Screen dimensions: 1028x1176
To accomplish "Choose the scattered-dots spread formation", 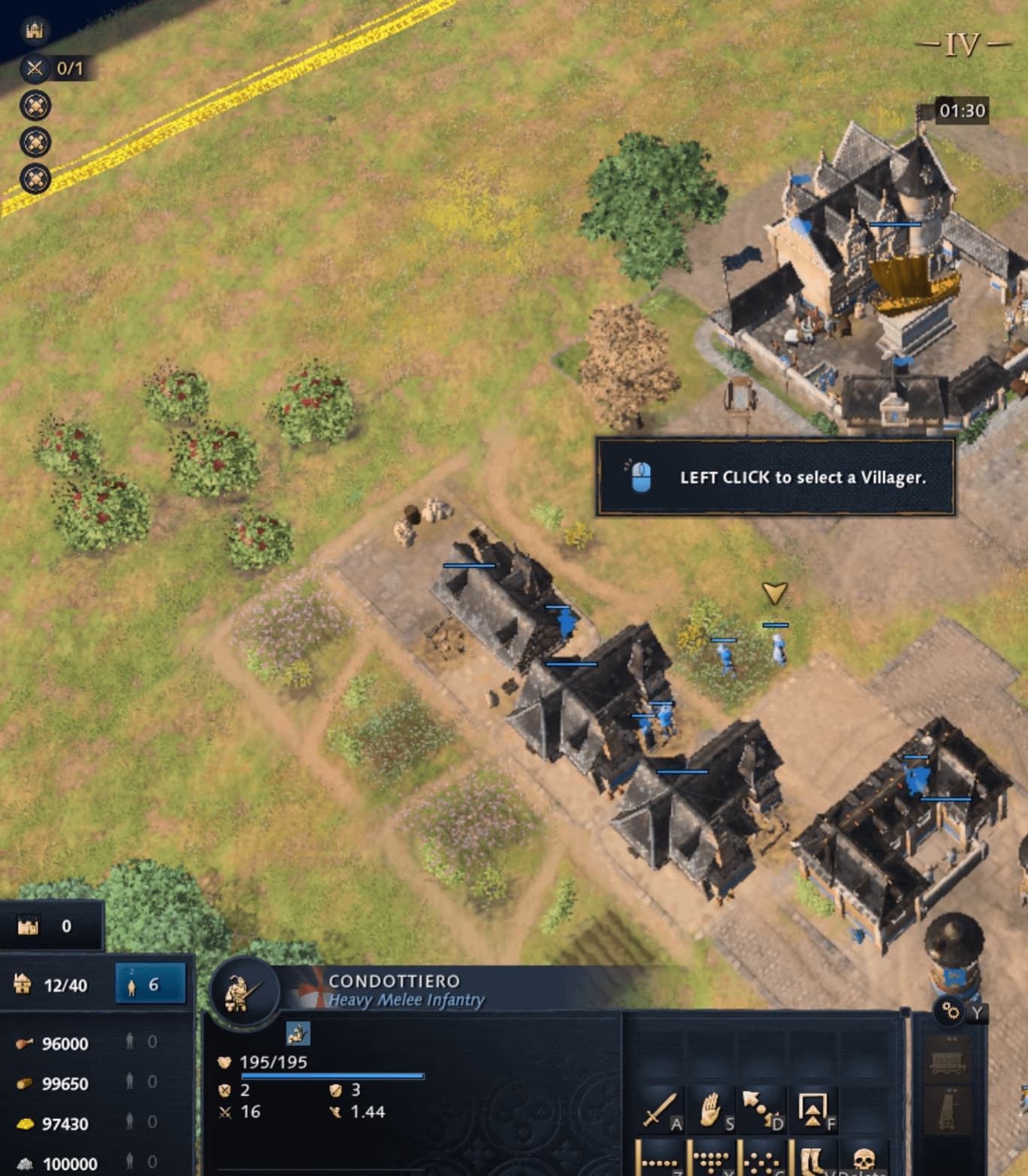I will point(760,1160).
